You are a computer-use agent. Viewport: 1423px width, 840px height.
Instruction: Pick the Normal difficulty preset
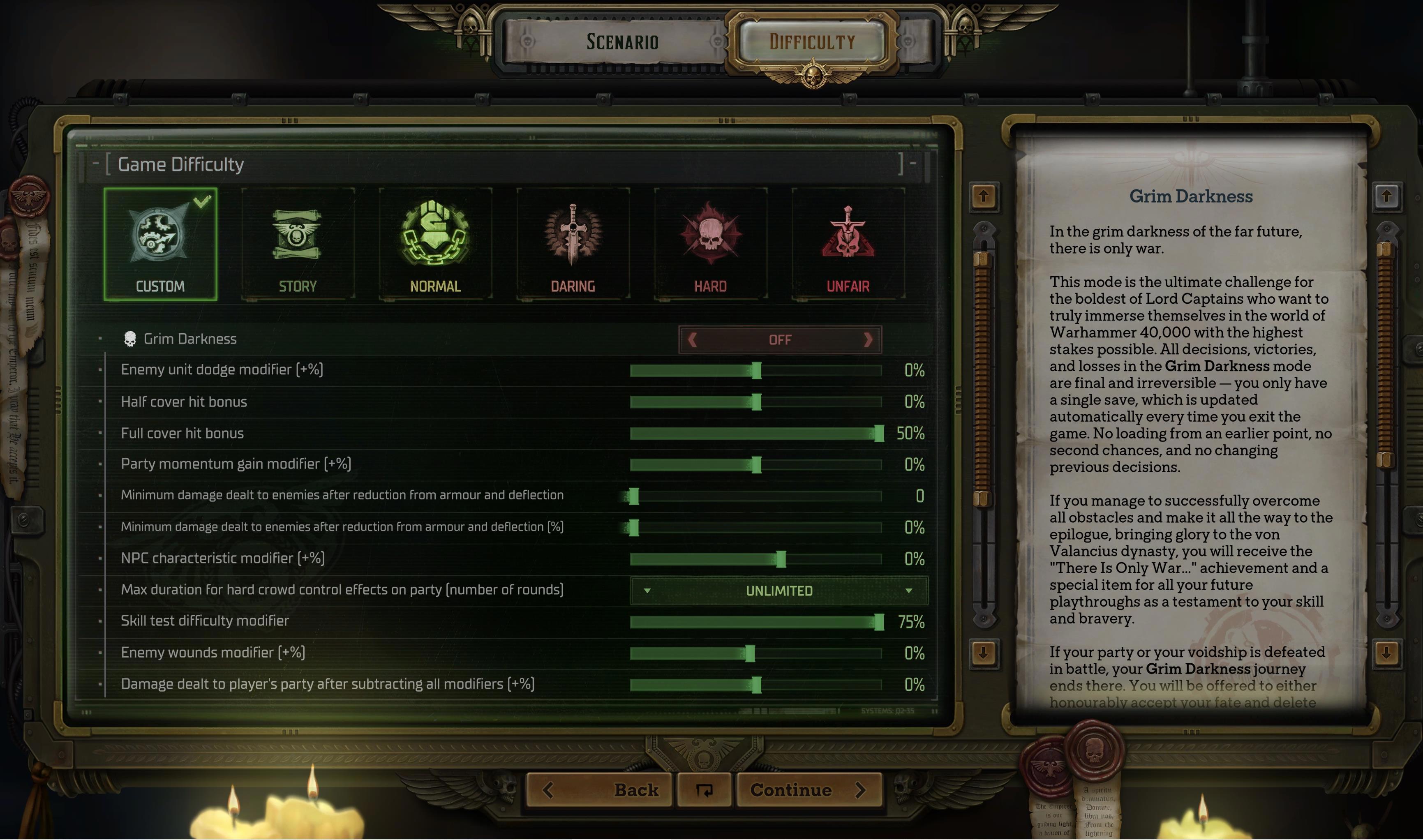point(435,244)
